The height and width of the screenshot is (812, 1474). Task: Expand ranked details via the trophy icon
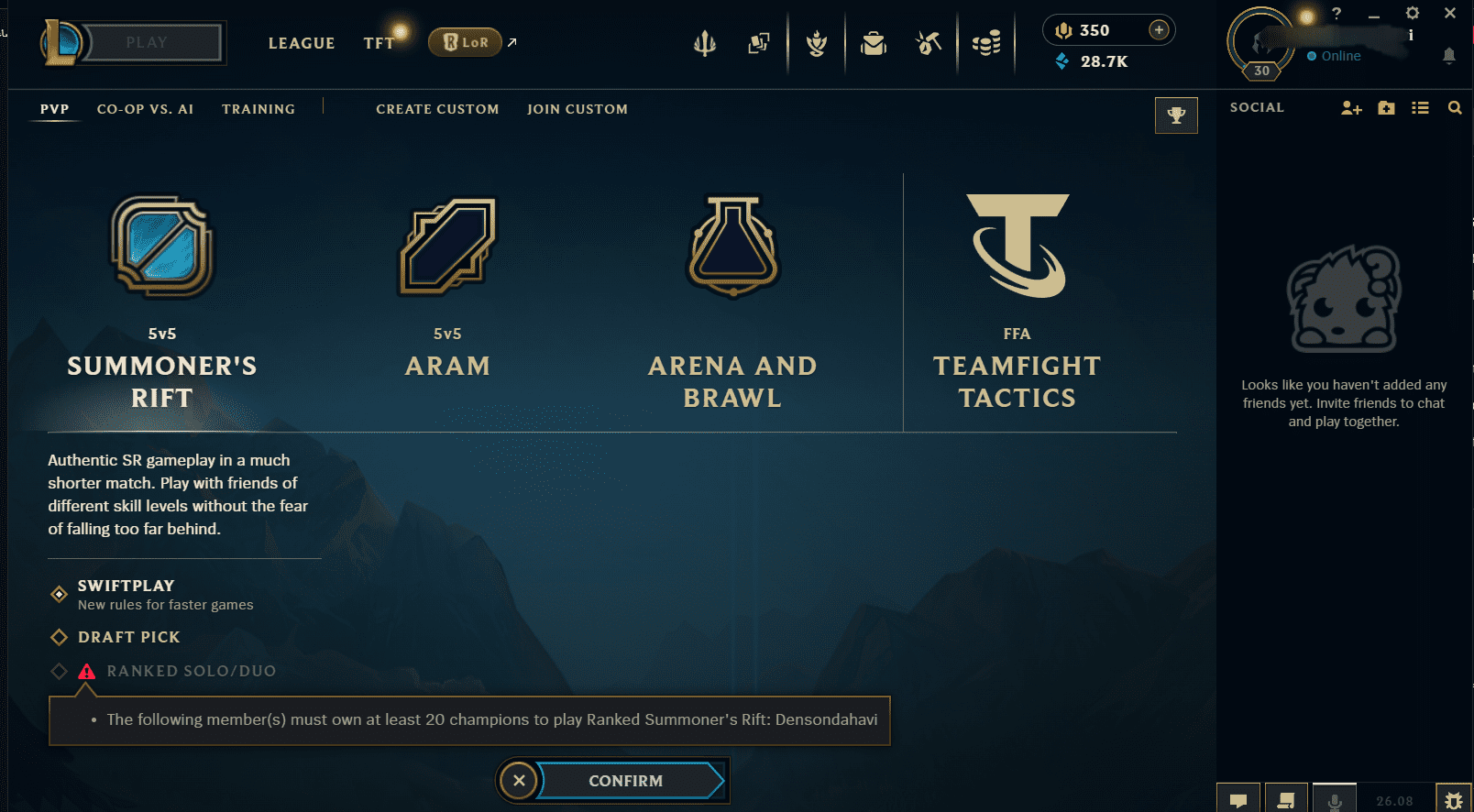click(1176, 115)
